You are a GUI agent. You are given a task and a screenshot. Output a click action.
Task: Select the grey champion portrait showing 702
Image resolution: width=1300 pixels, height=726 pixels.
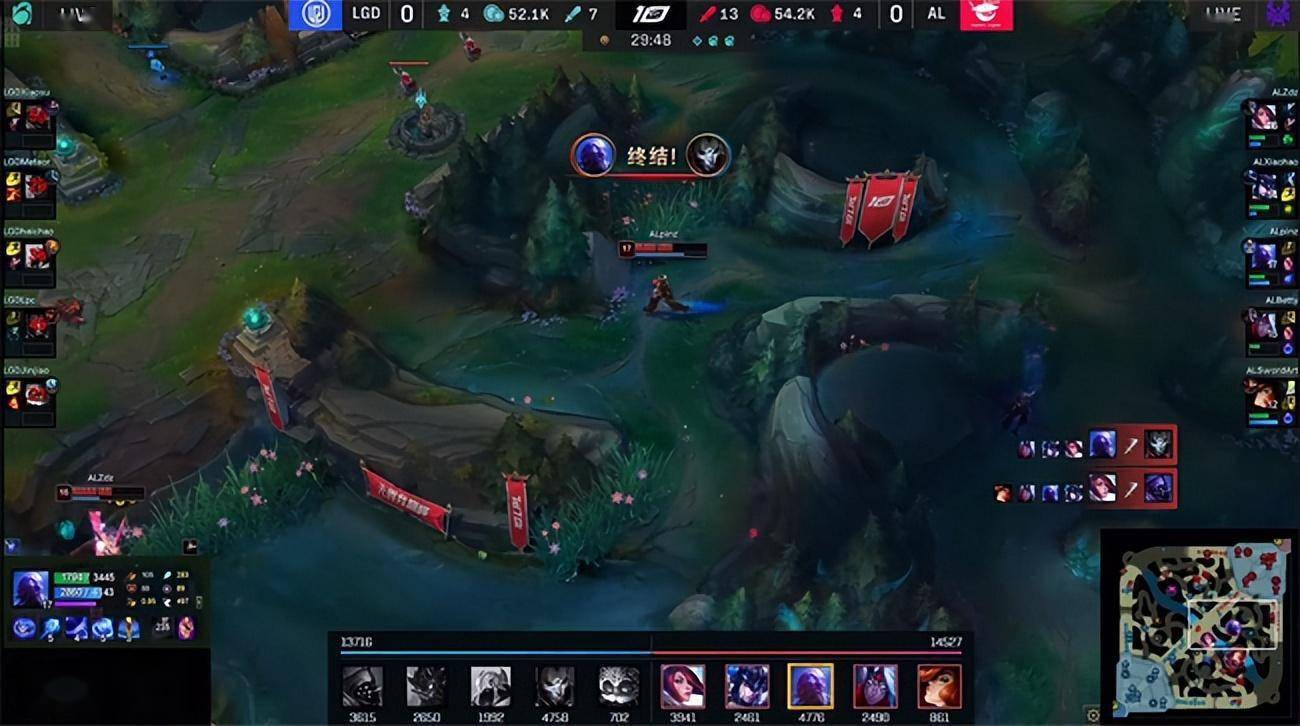point(619,687)
